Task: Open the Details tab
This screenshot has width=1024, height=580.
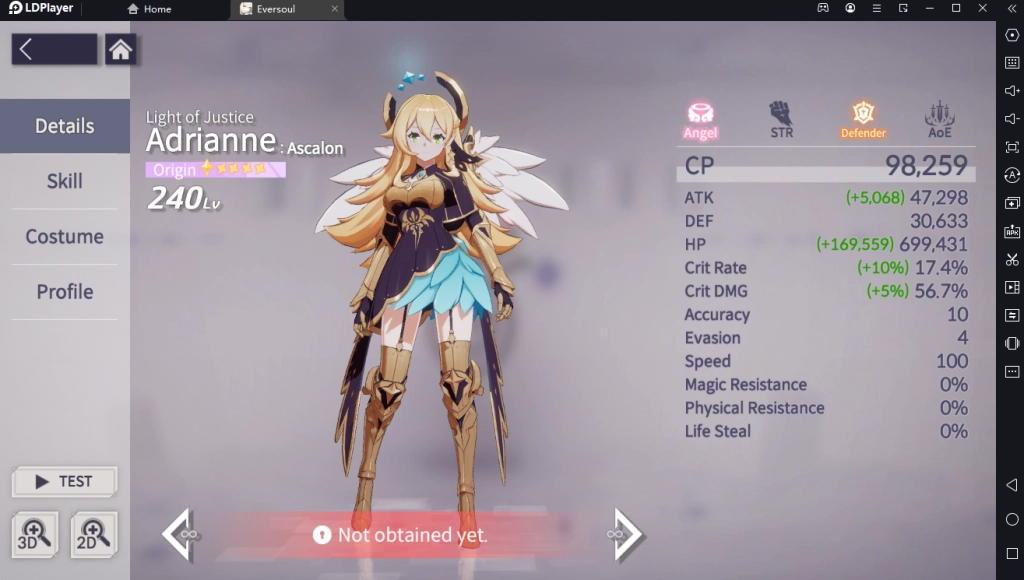Action: tap(65, 126)
